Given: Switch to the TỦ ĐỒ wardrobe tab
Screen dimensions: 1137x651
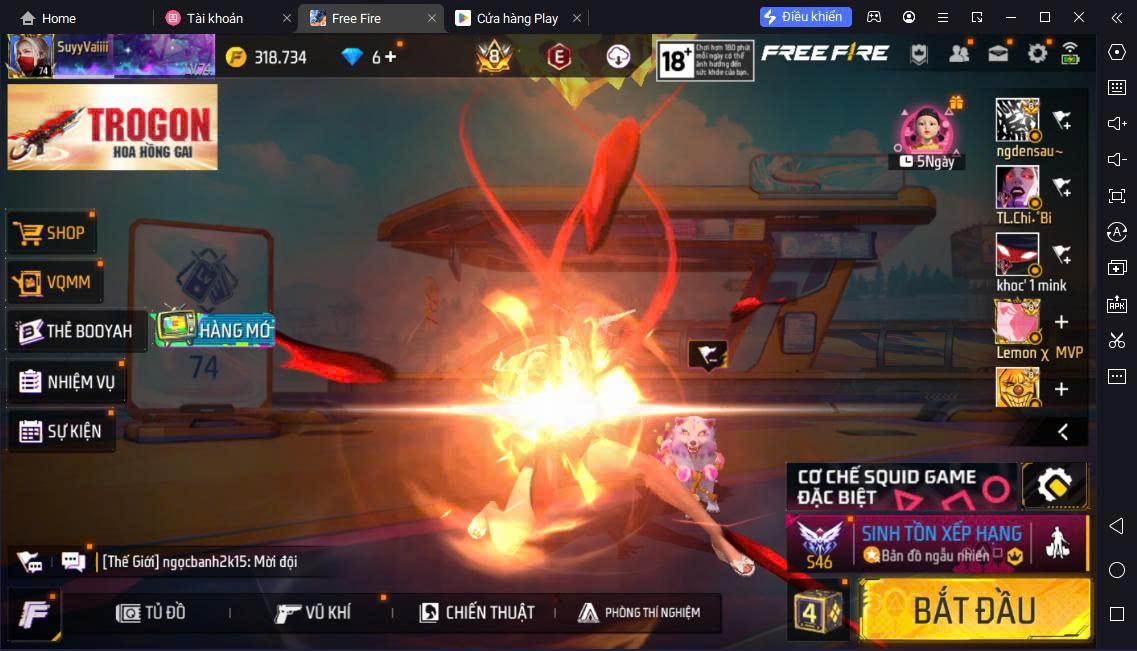Looking at the screenshot, I should click(x=151, y=612).
